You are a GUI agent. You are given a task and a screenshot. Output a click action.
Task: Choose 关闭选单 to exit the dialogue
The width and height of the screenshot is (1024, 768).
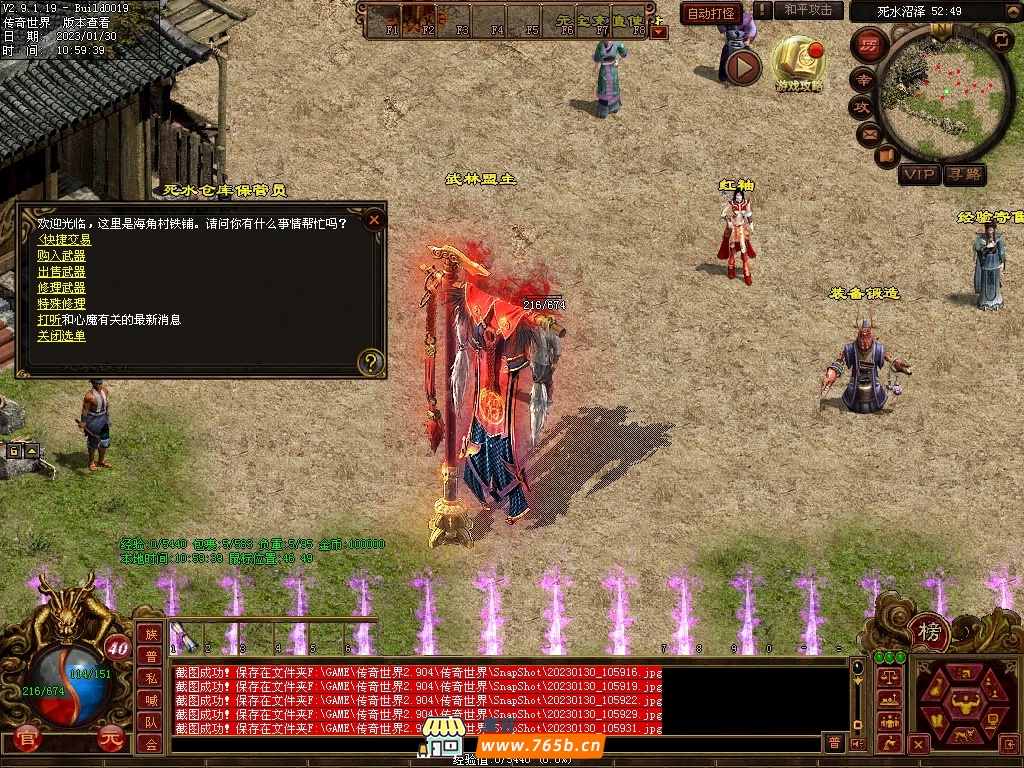coord(61,336)
